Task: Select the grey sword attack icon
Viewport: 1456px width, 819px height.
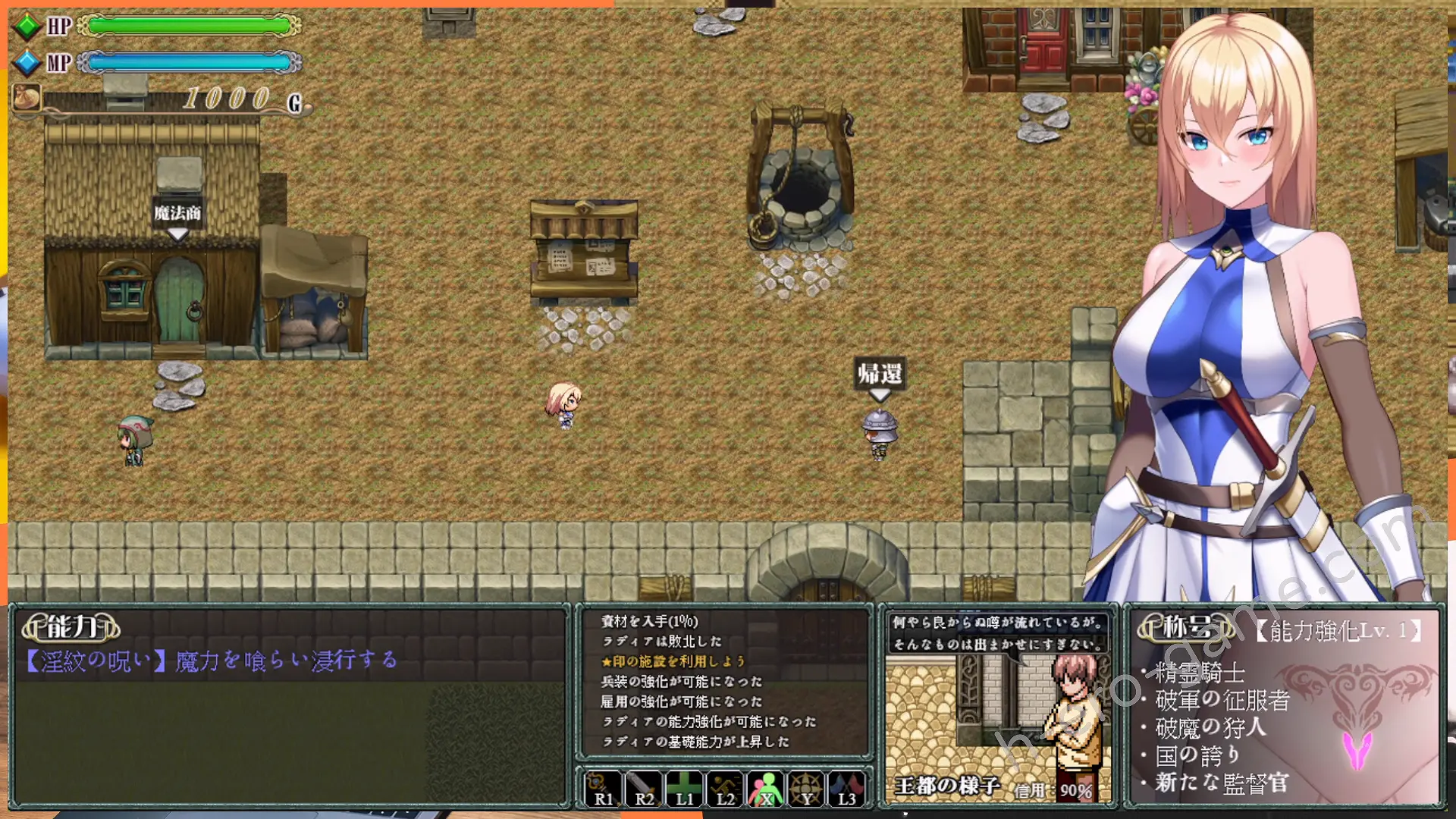Action: pyautogui.click(x=644, y=789)
